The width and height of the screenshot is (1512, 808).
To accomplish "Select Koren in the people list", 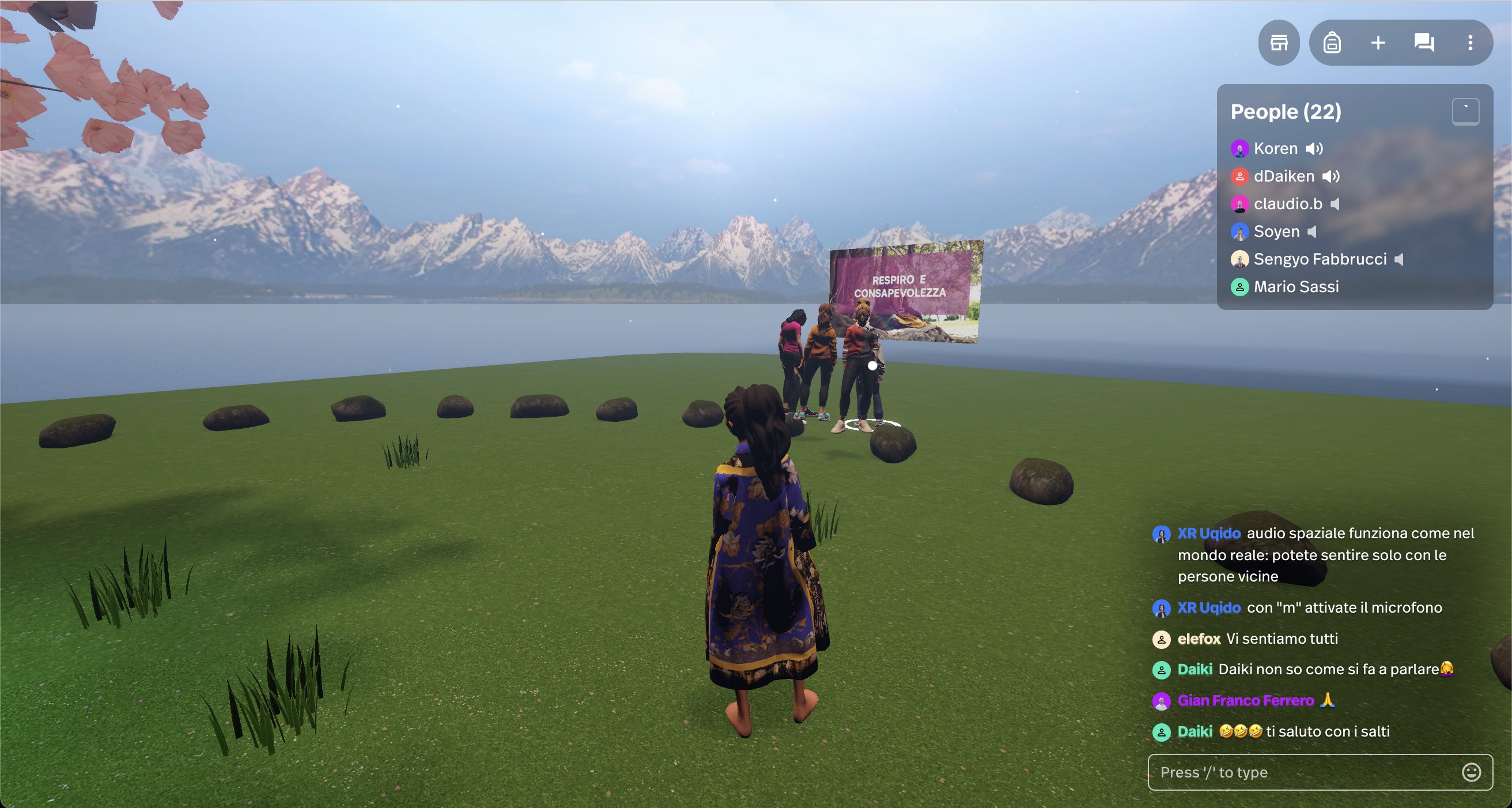I will (x=1275, y=149).
